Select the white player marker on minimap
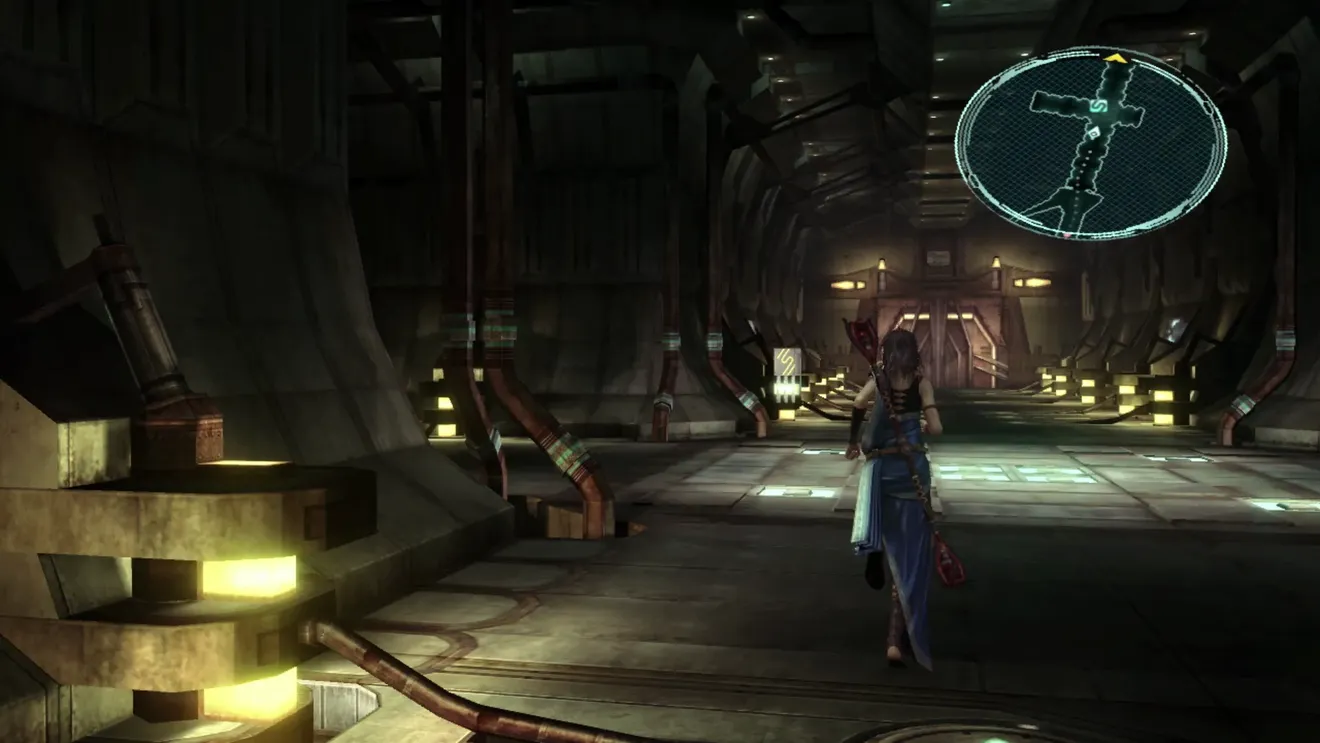The image size is (1320, 743). tap(1095, 132)
